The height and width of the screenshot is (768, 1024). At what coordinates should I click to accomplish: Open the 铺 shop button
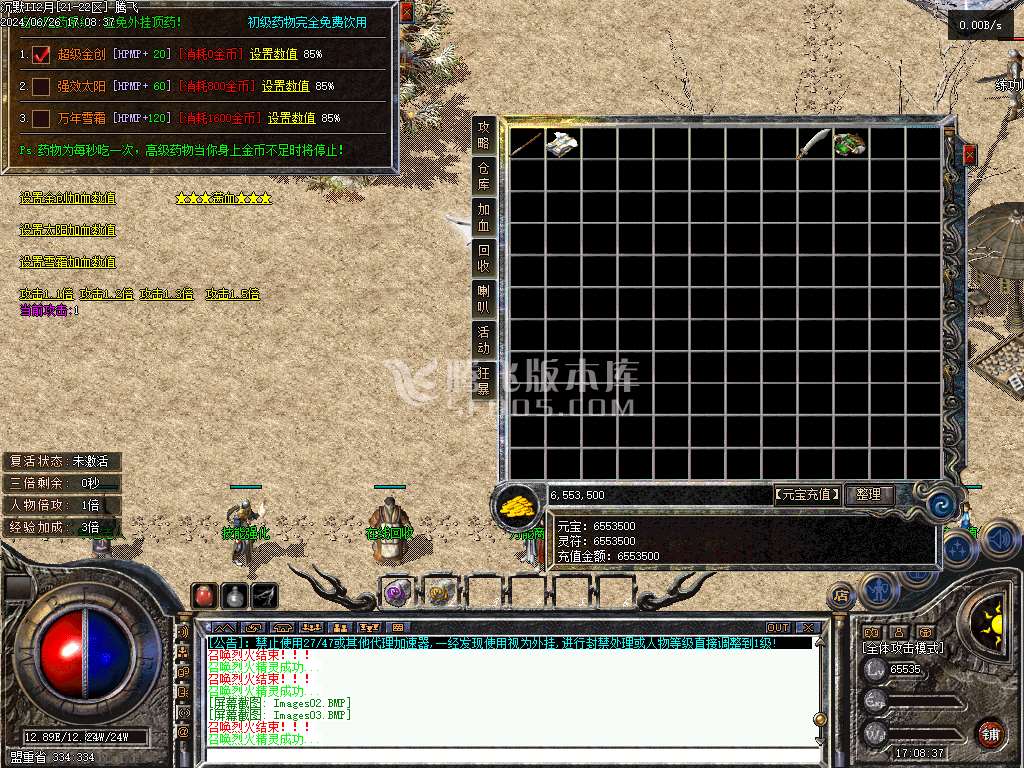click(x=990, y=732)
